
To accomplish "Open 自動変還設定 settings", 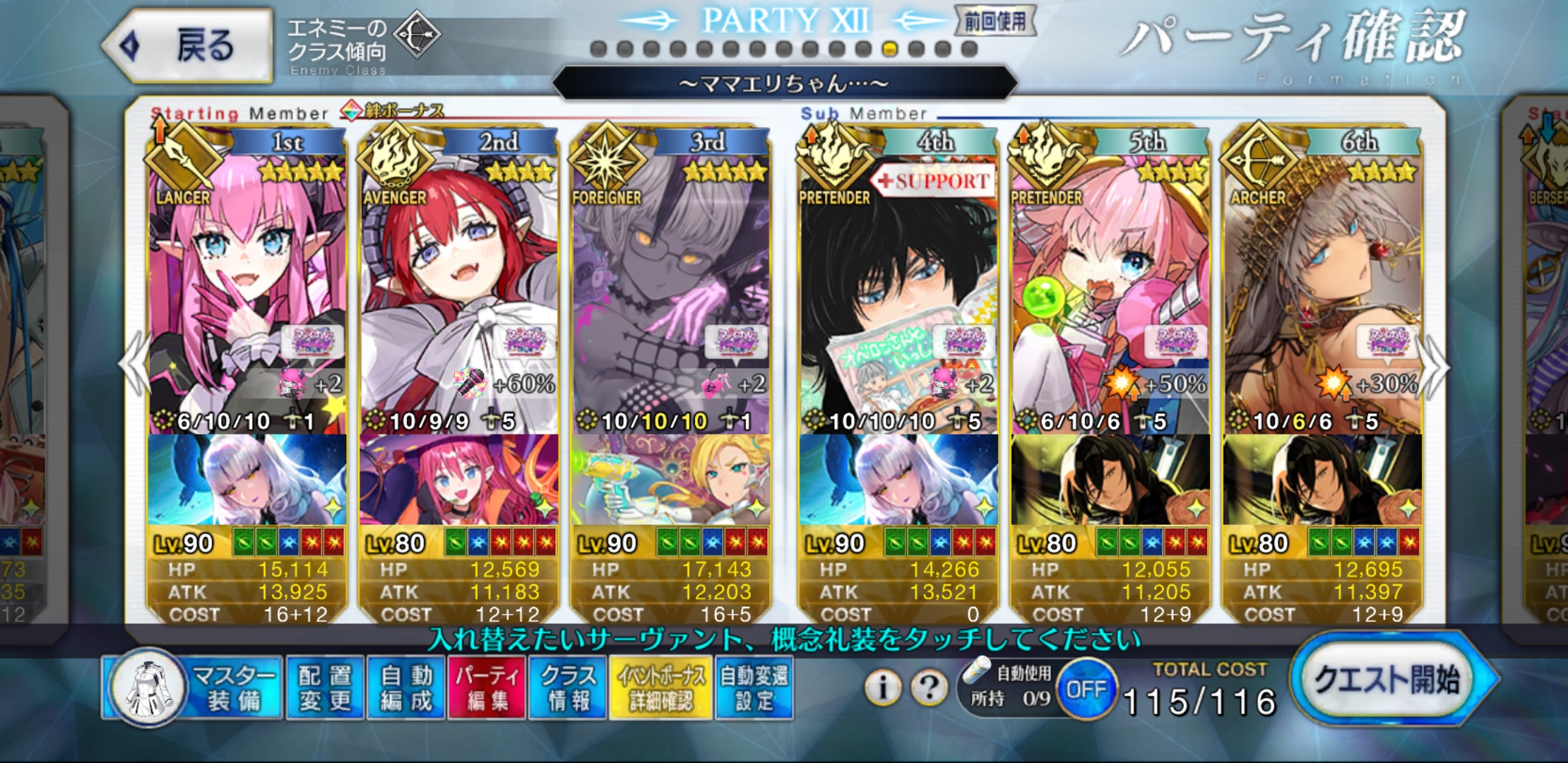I will click(x=754, y=687).
